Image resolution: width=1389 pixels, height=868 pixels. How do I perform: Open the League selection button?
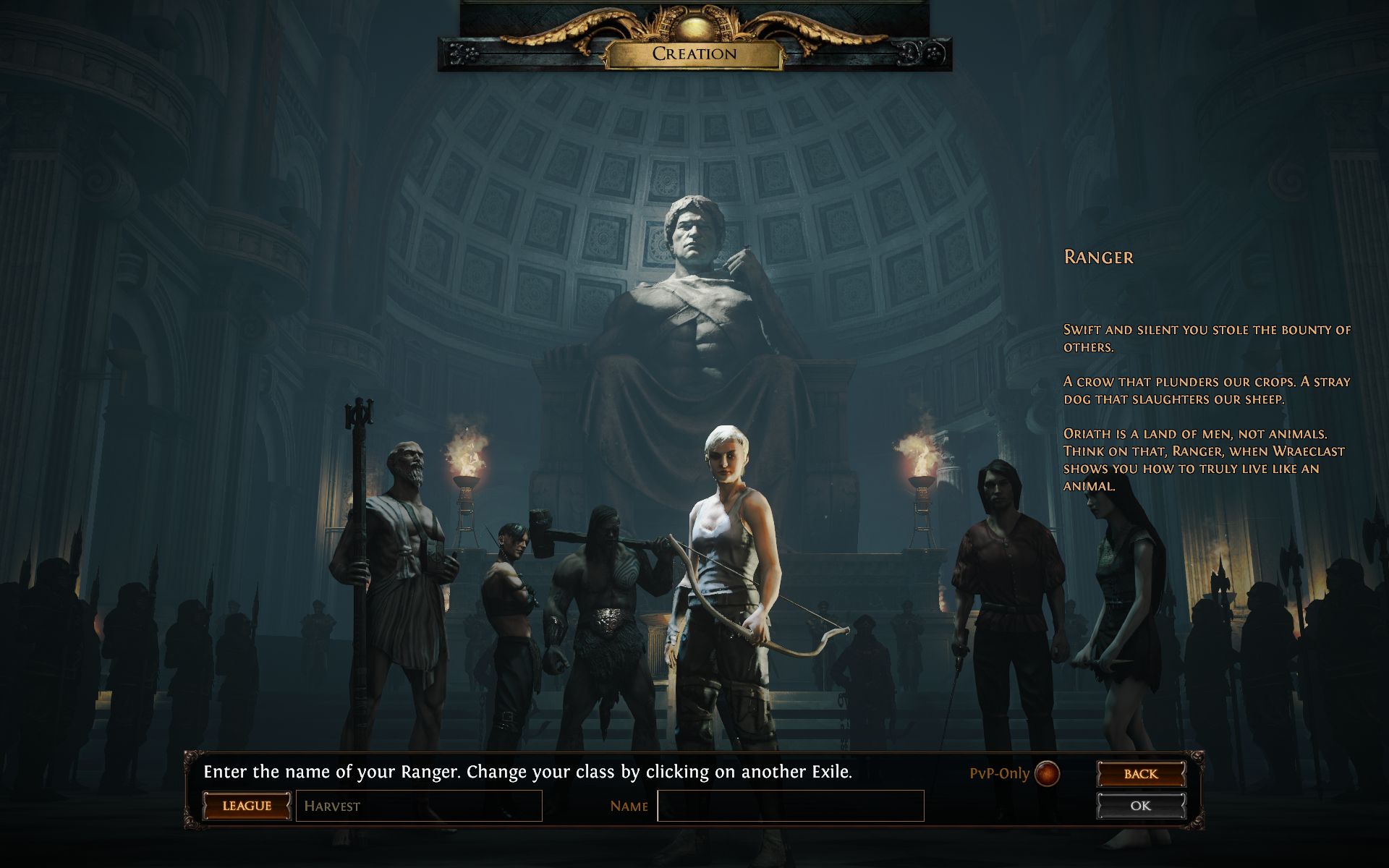[247, 806]
